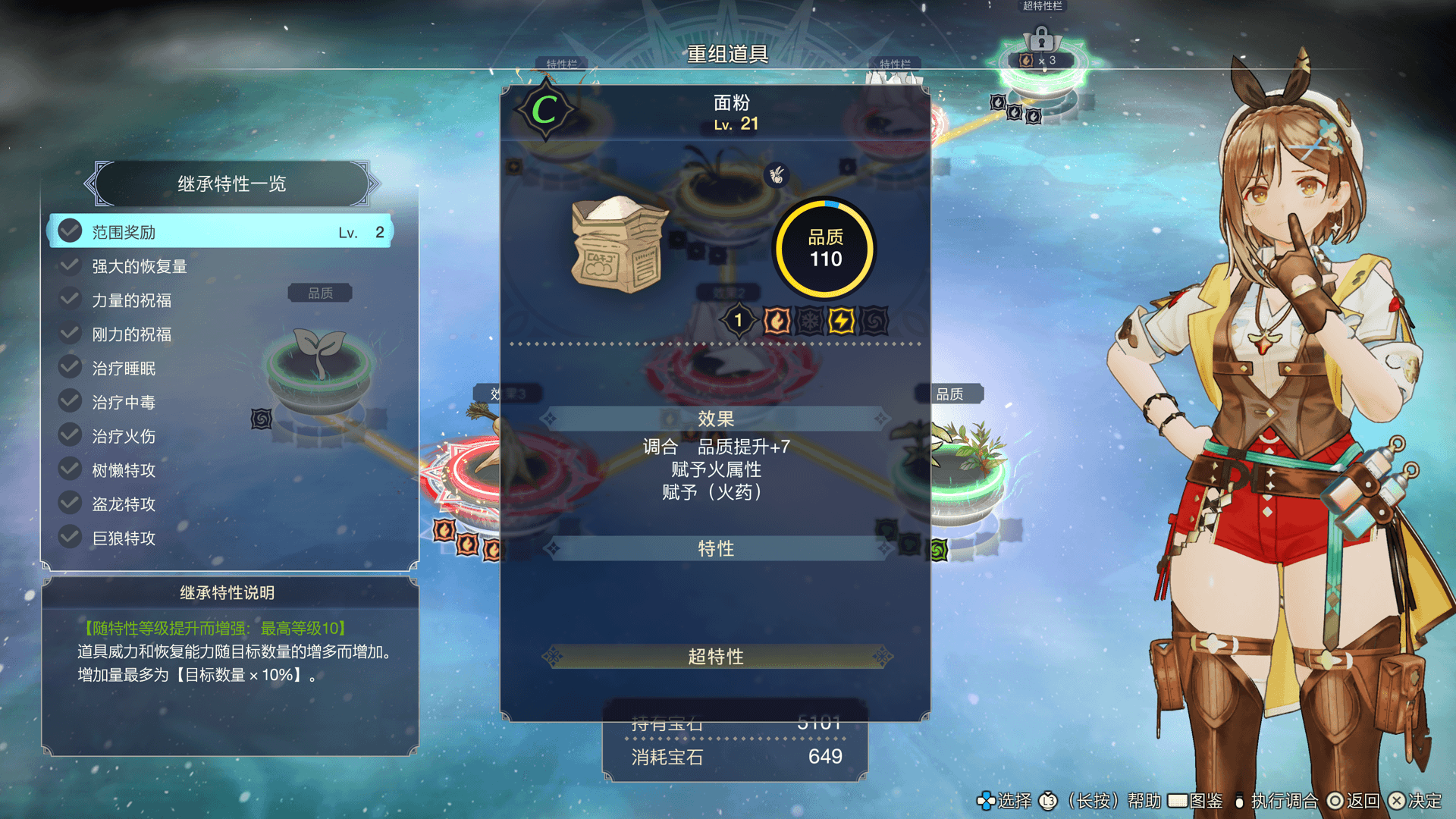
Task: Click the 效果 section header
Action: (716, 419)
